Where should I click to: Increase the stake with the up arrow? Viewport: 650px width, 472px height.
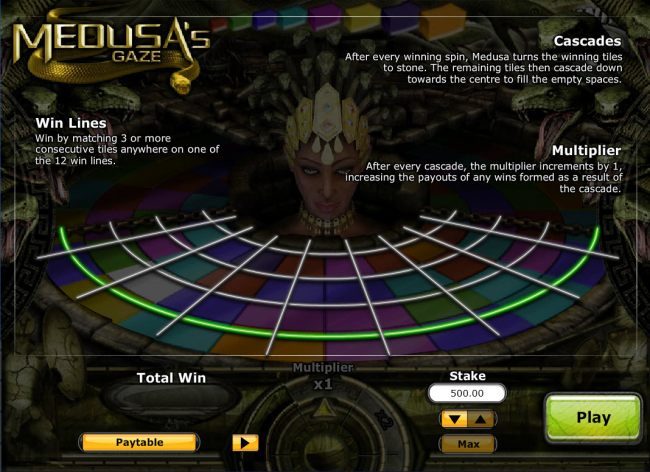click(480, 419)
